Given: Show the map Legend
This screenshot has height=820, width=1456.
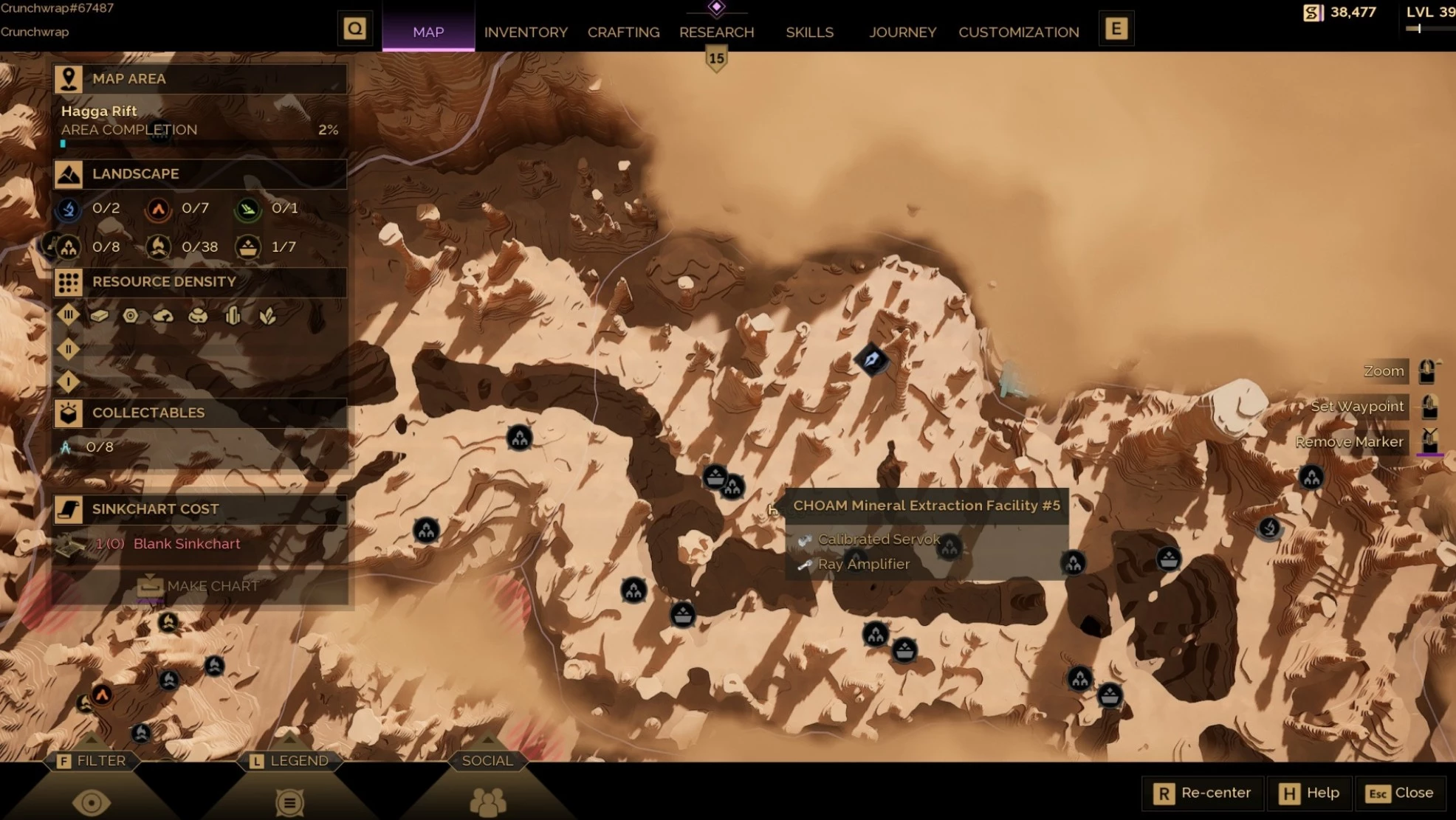Looking at the screenshot, I should (289, 761).
